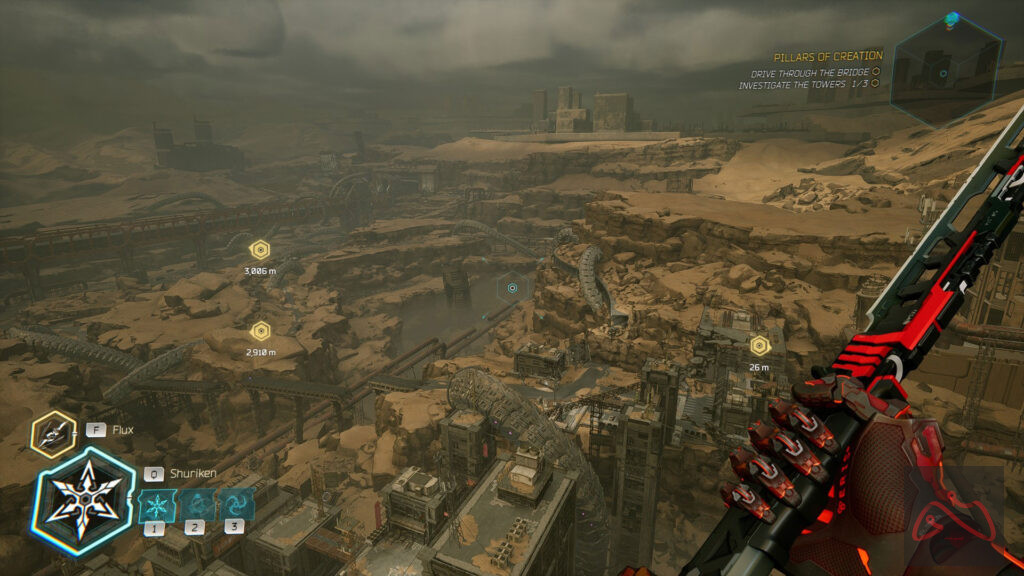This screenshot has width=1024, height=576.
Task: Choose the snowflake shuriken upgrade in slot 1
Action: [156, 503]
